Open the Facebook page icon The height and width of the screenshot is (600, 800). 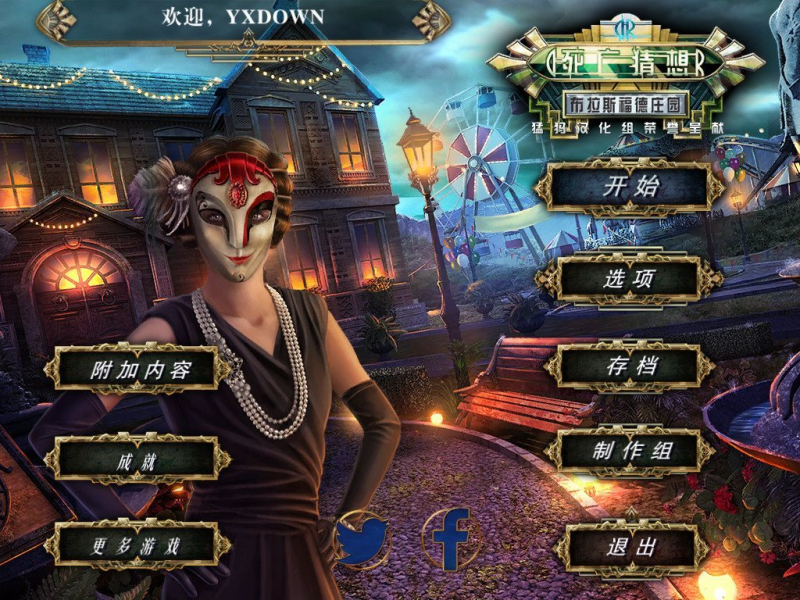pos(449,539)
